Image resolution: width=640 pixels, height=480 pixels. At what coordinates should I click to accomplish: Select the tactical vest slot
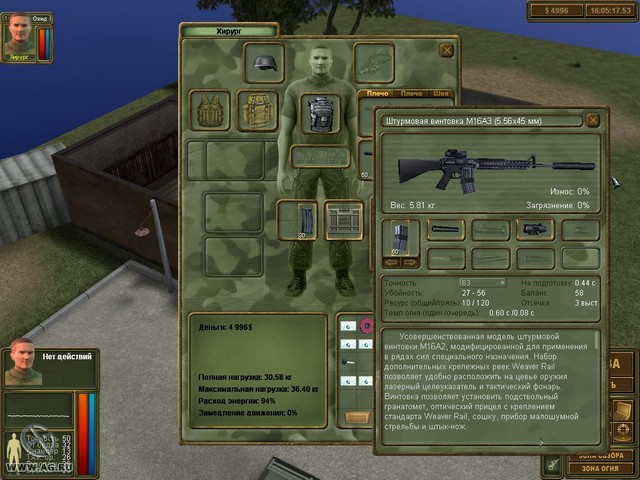pos(210,111)
